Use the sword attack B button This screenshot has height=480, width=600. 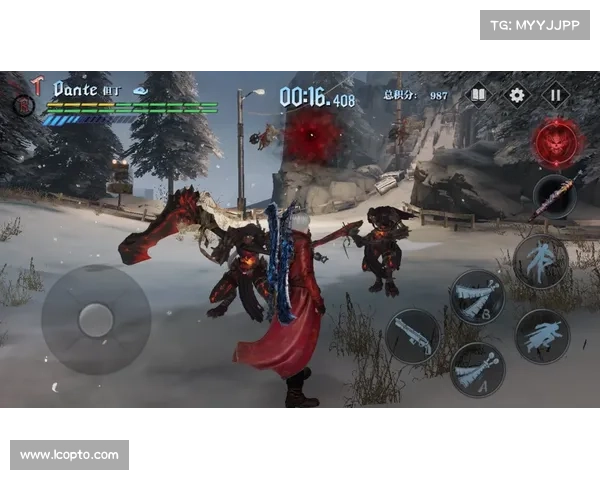coord(476,296)
